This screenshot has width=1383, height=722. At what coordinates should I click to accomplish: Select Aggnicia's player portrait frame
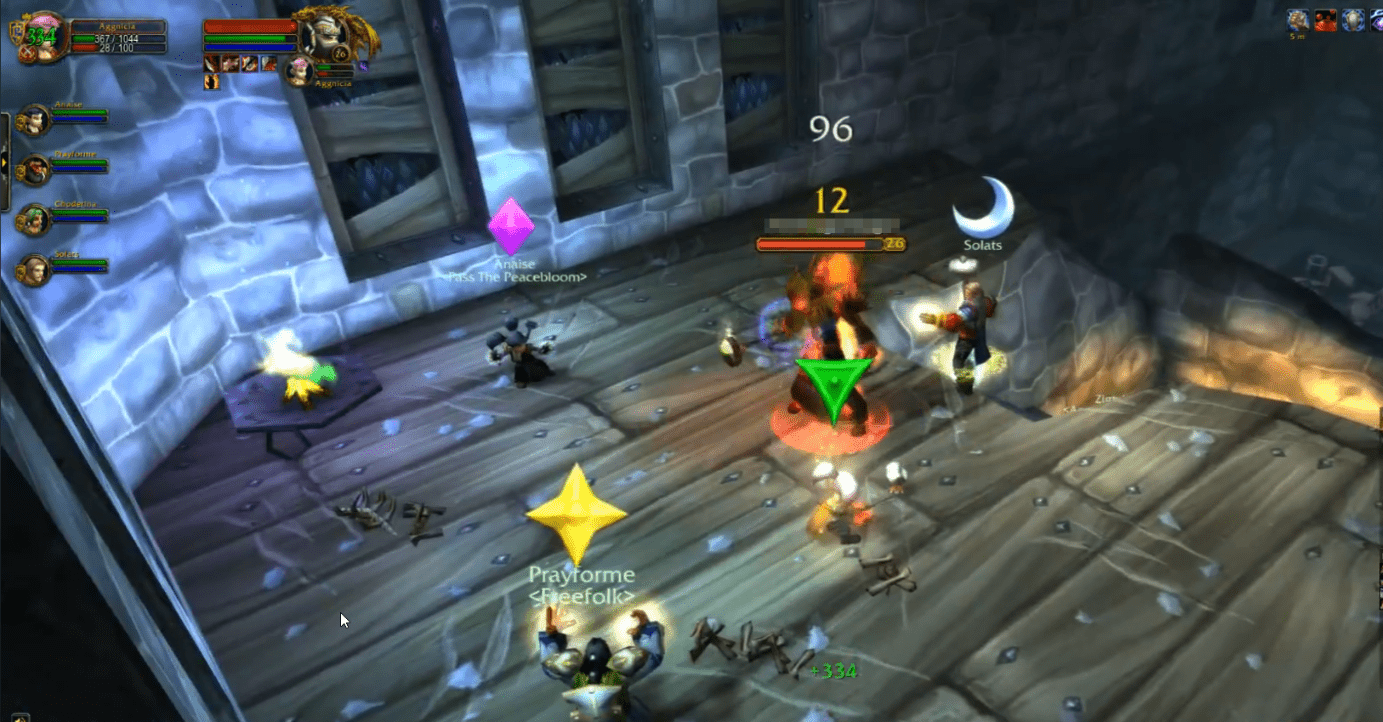tap(43, 36)
